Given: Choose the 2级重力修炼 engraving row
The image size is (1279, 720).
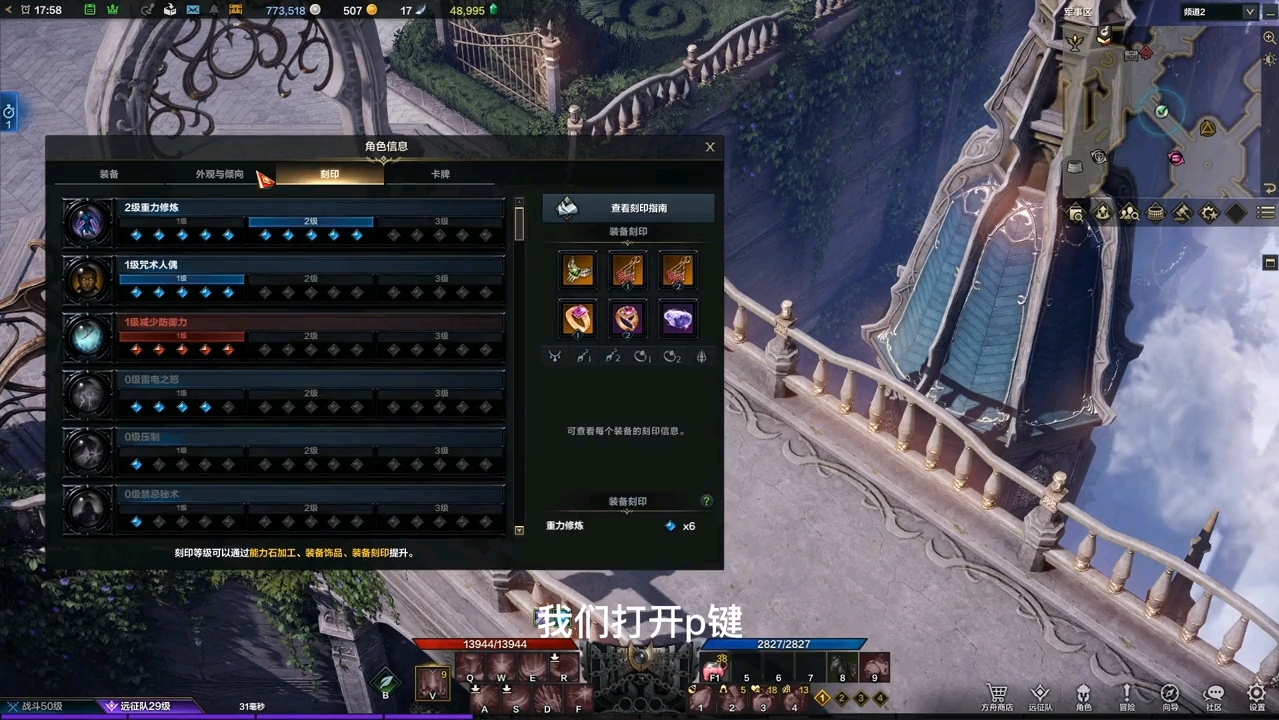Looking at the screenshot, I should (310, 222).
